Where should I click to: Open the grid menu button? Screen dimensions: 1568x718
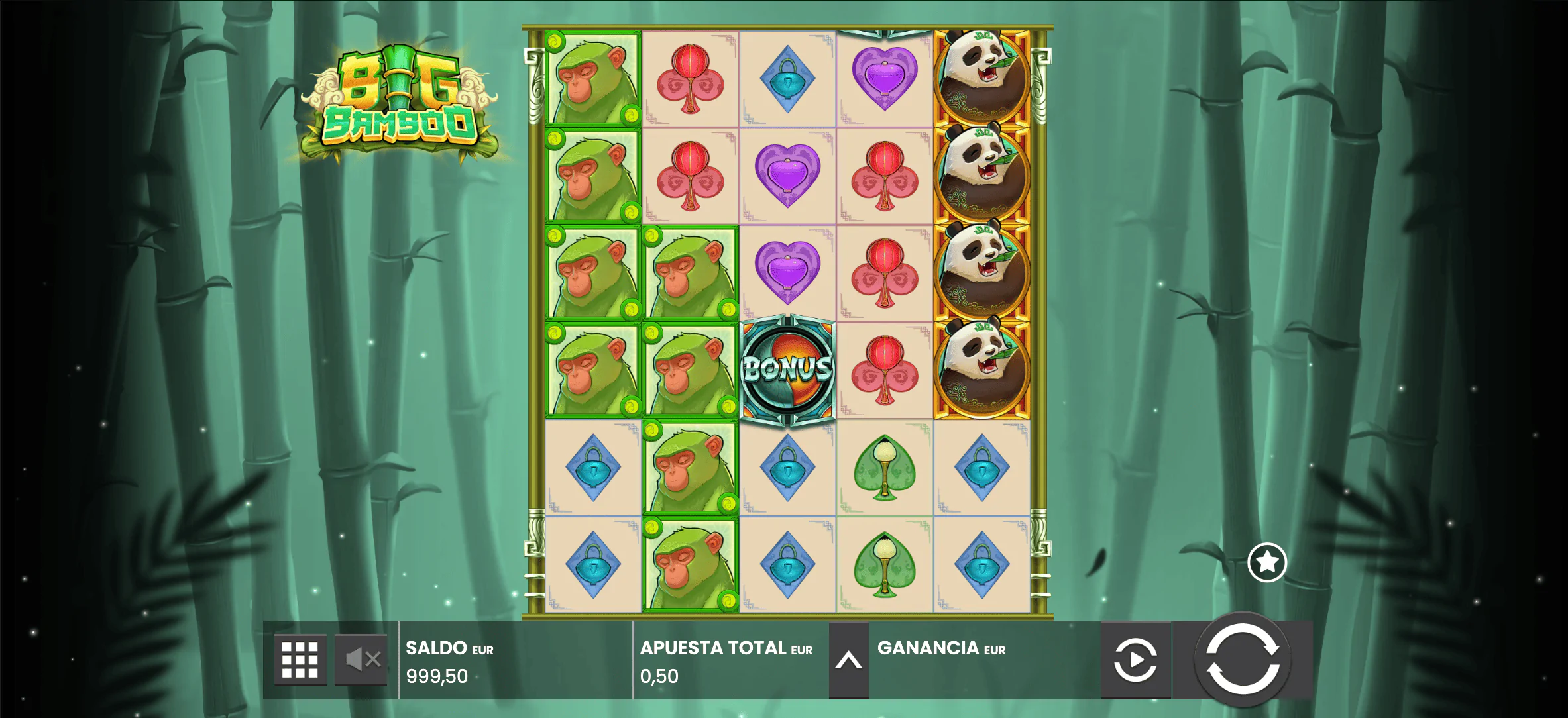coord(300,660)
